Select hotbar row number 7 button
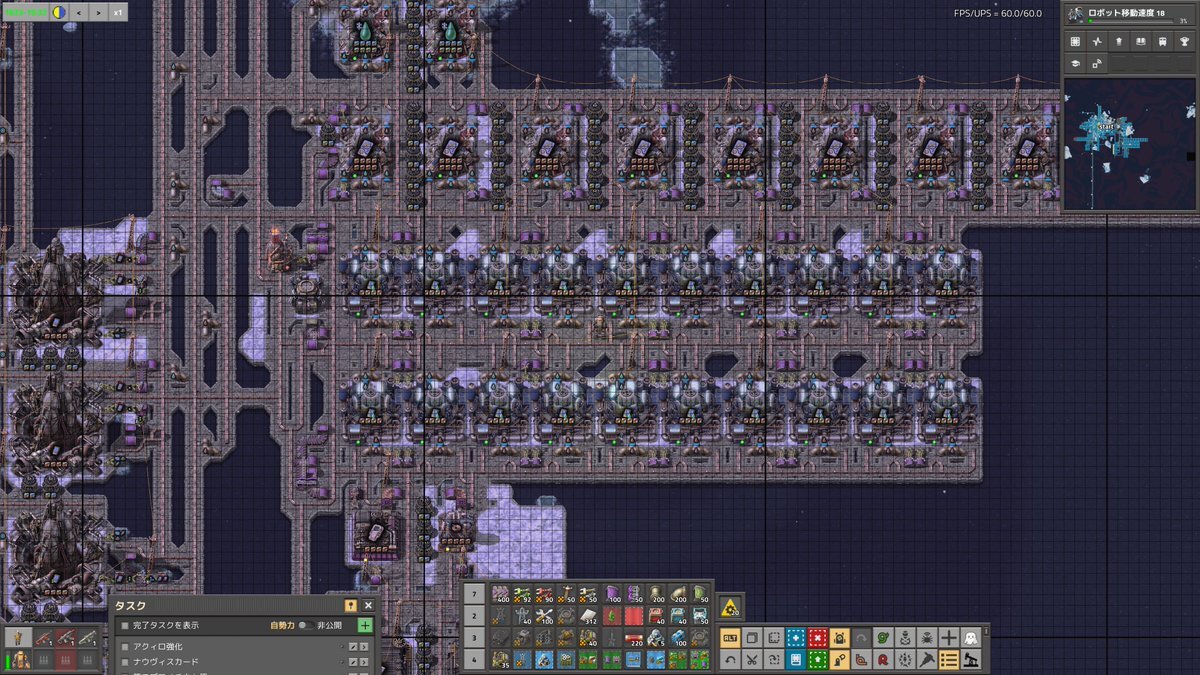1200x675 pixels. [x=476, y=592]
